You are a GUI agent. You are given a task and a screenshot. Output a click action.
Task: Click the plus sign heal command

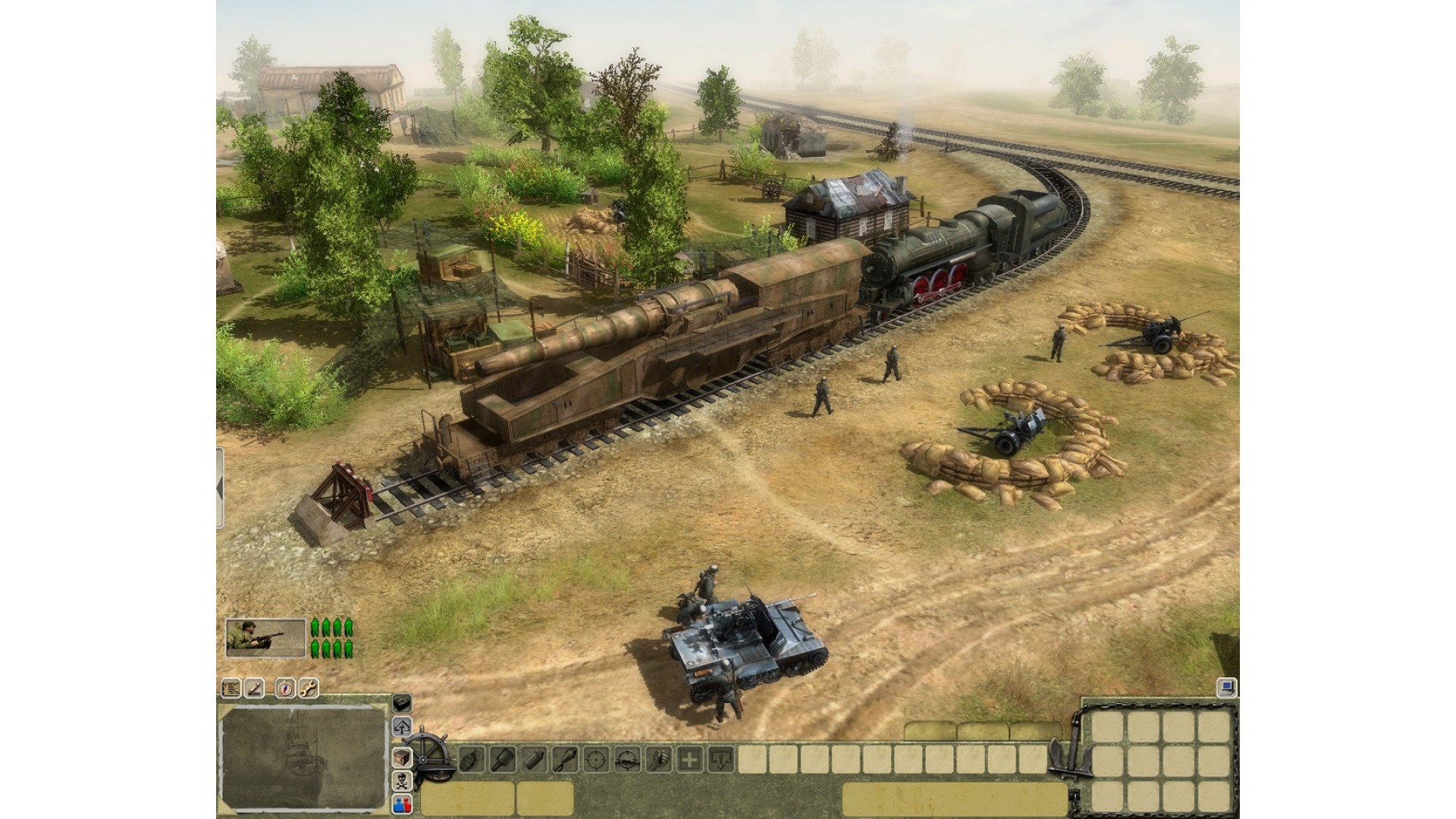[689, 758]
